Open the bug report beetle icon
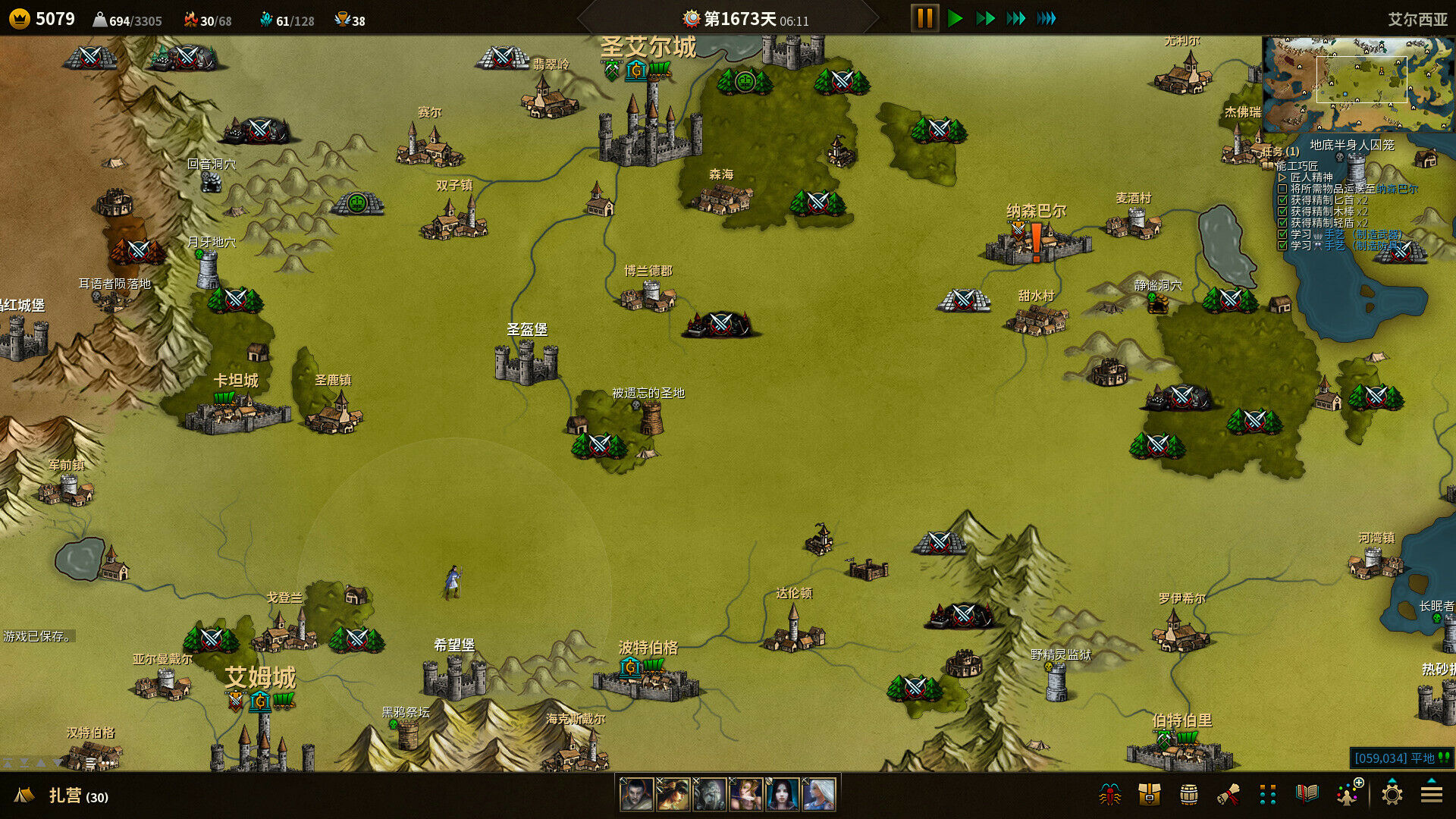Image resolution: width=1456 pixels, height=819 pixels. pyautogui.click(x=1110, y=794)
